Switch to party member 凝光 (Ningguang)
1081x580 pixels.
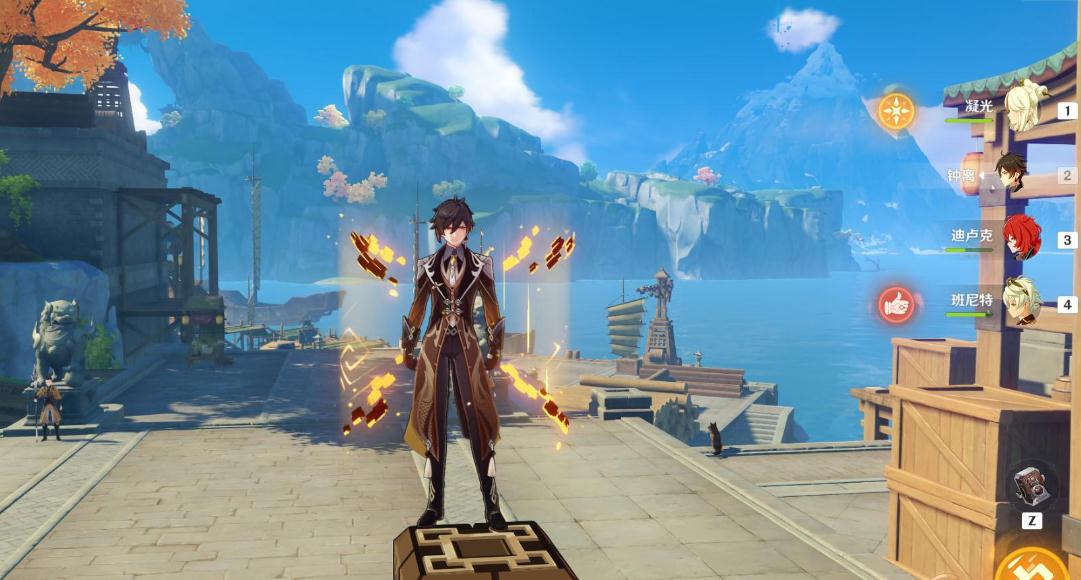1023,109
